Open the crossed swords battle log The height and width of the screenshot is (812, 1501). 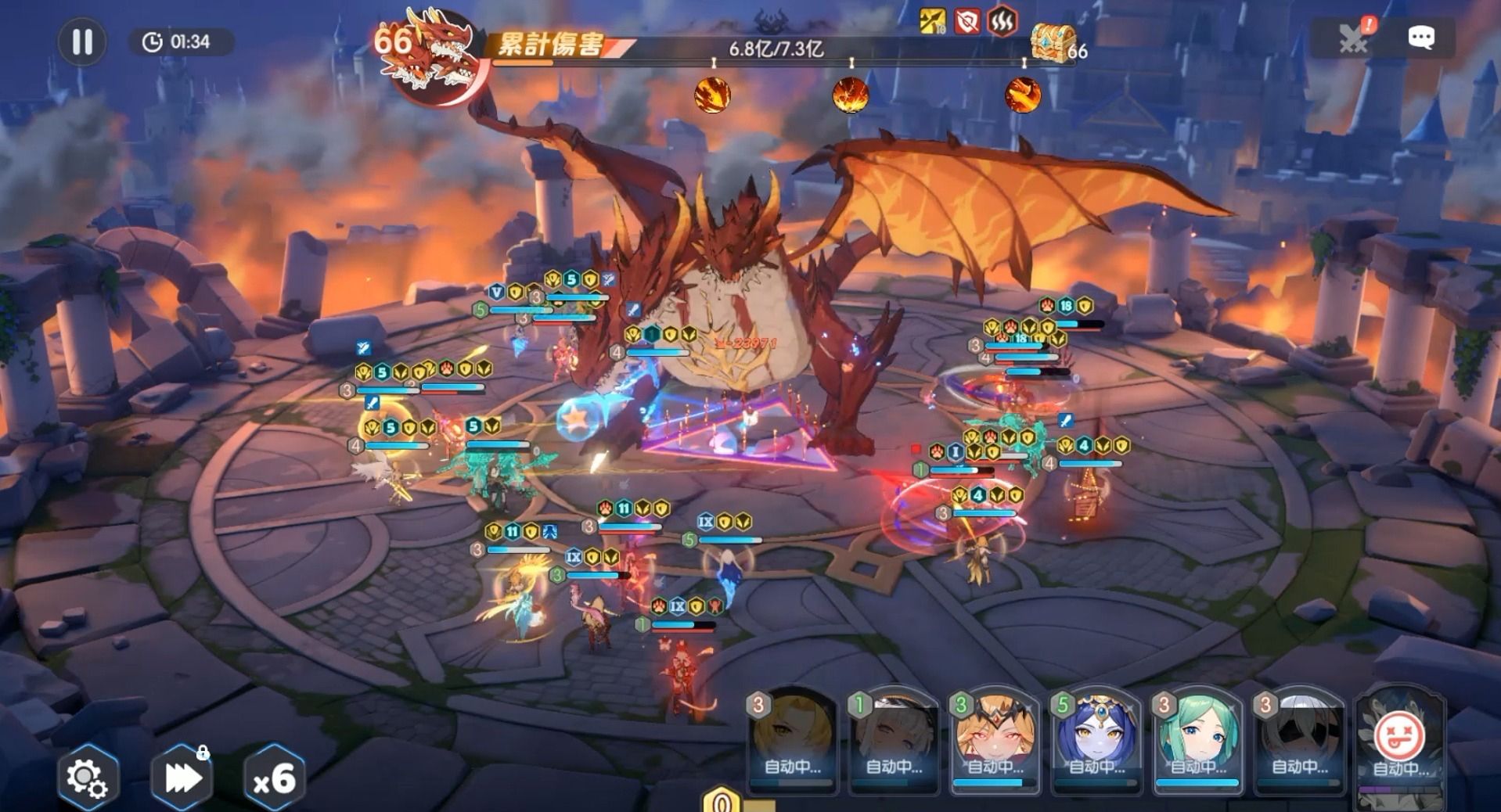pos(1354,38)
